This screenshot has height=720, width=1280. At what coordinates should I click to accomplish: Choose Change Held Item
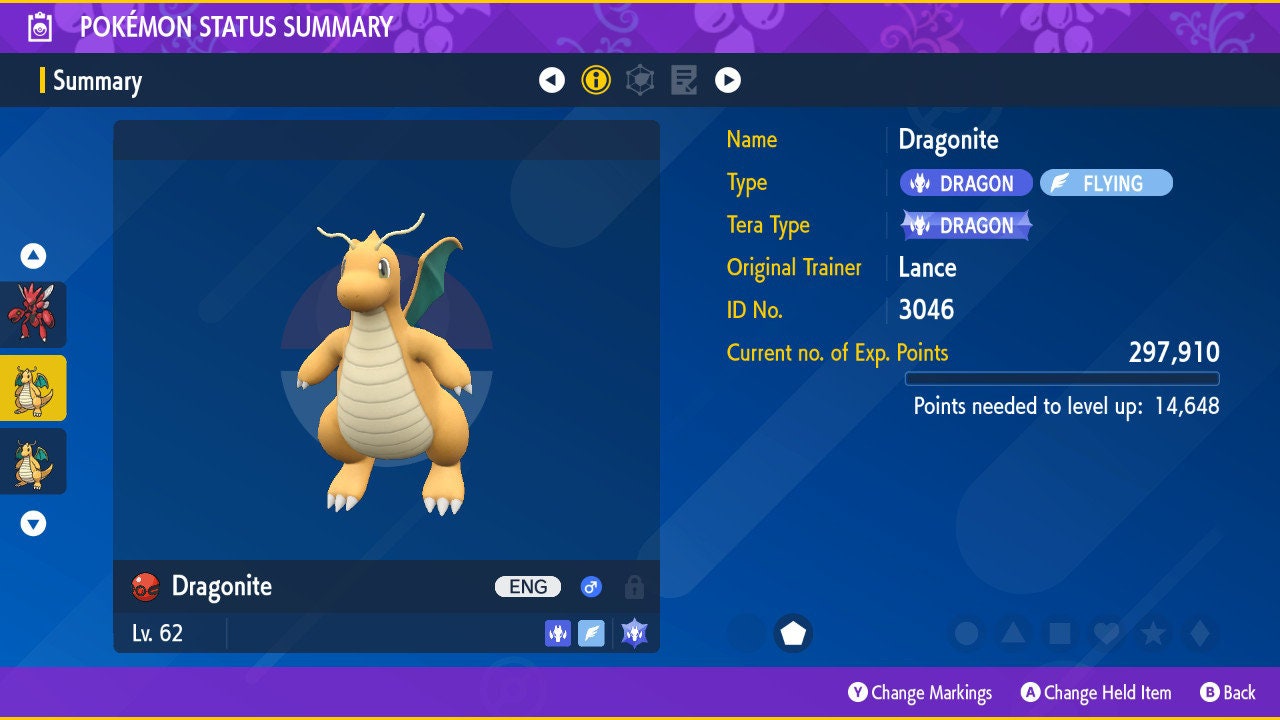1096,692
